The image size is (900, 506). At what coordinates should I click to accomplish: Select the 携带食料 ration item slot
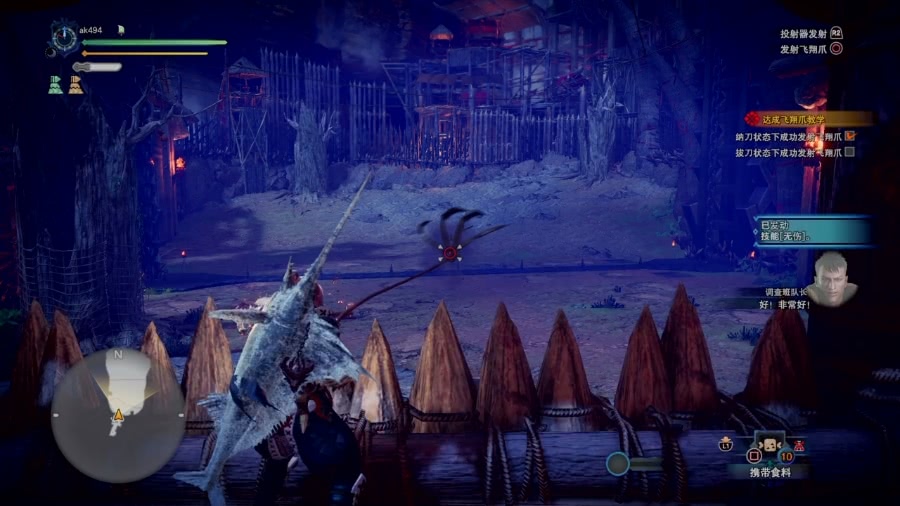point(767,447)
